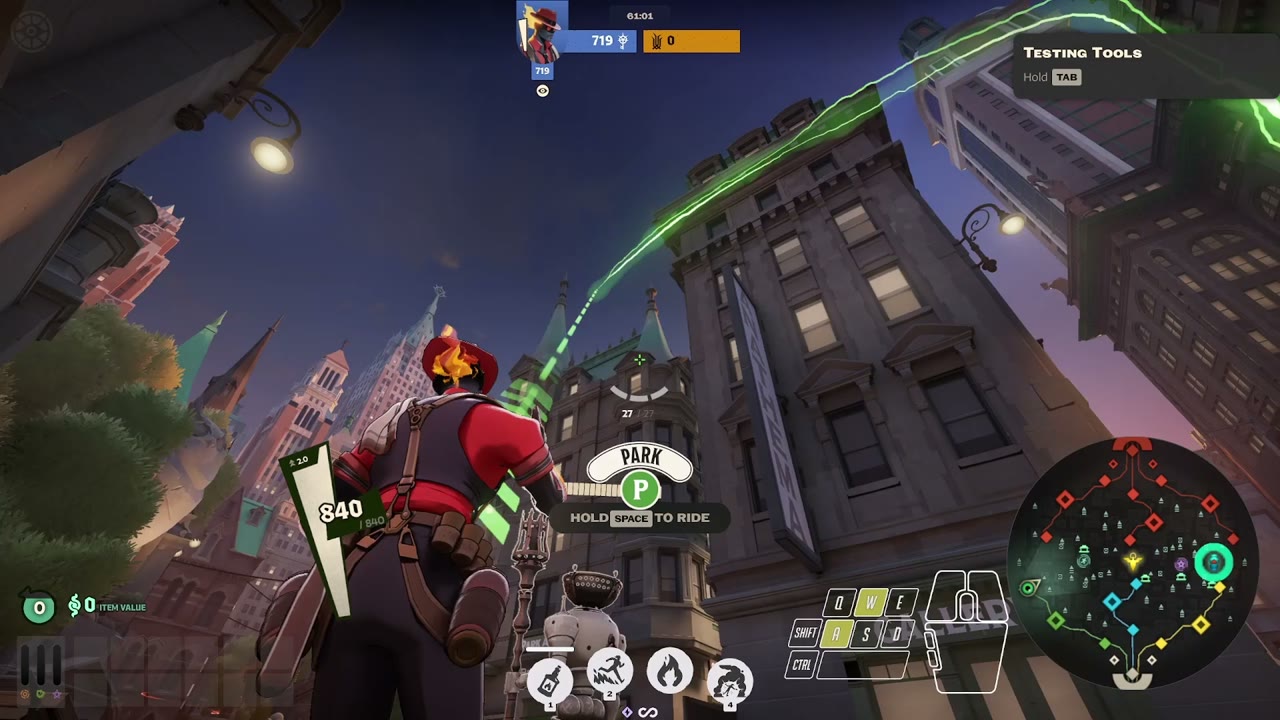Click the faint wheel emblem in the corner
The width and height of the screenshot is (1280, 720).
click(28, 30)
